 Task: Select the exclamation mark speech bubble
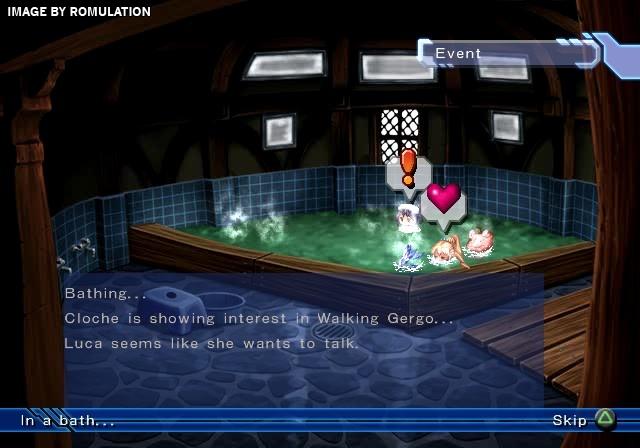click(408, 172)
